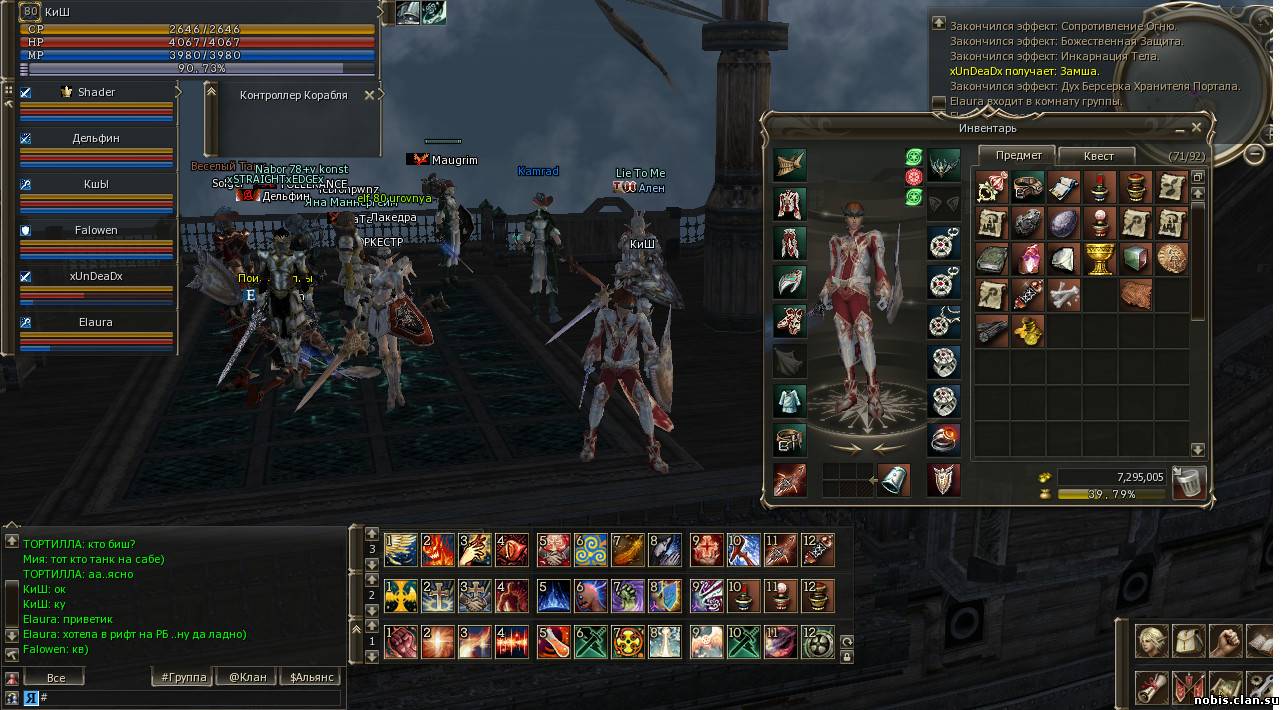Close the Контроллер Корабля panel
Viewport: 1284px width, 710px height.
(369, 95)
